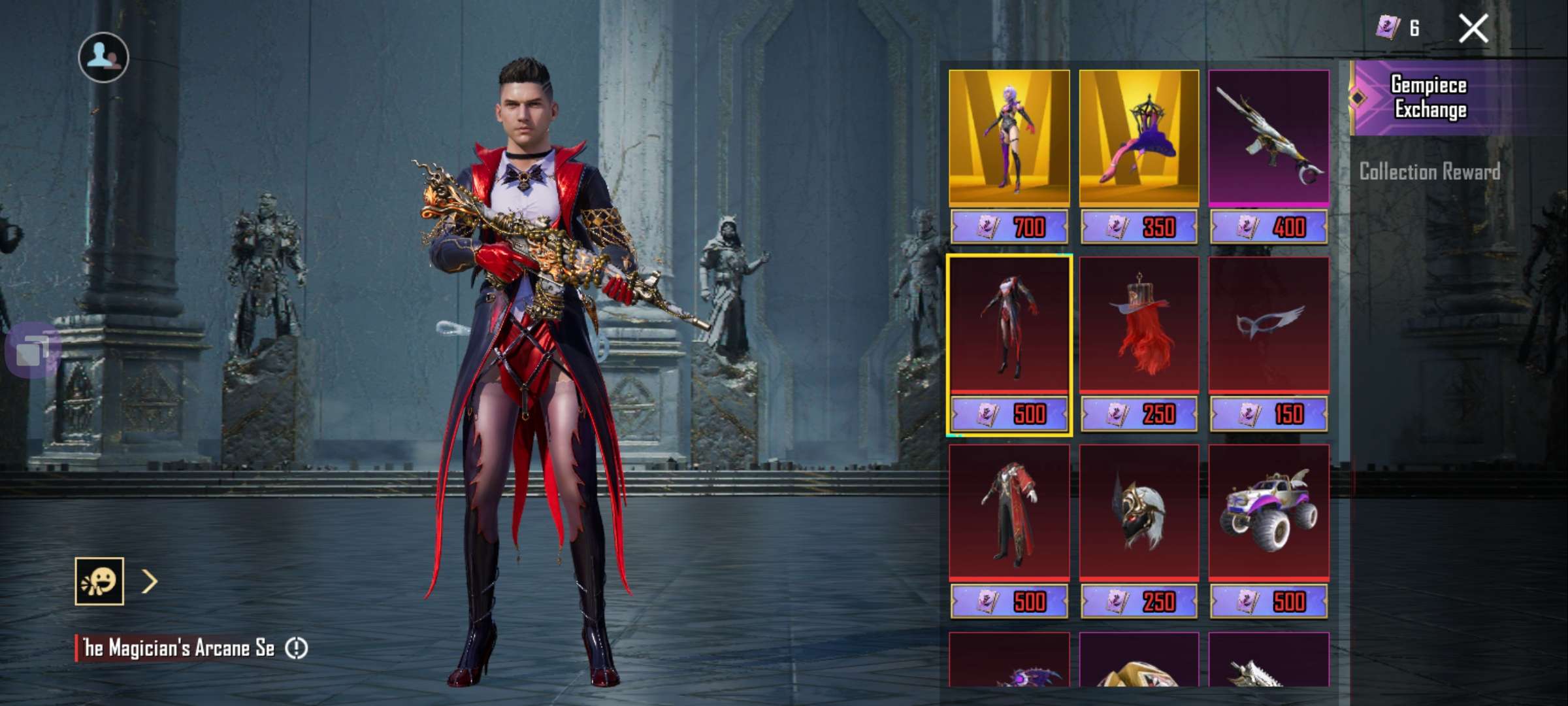Select the Gempiece Exchange tab
The height and width of the screenshot is (706, 1568).
[1429, 98]
